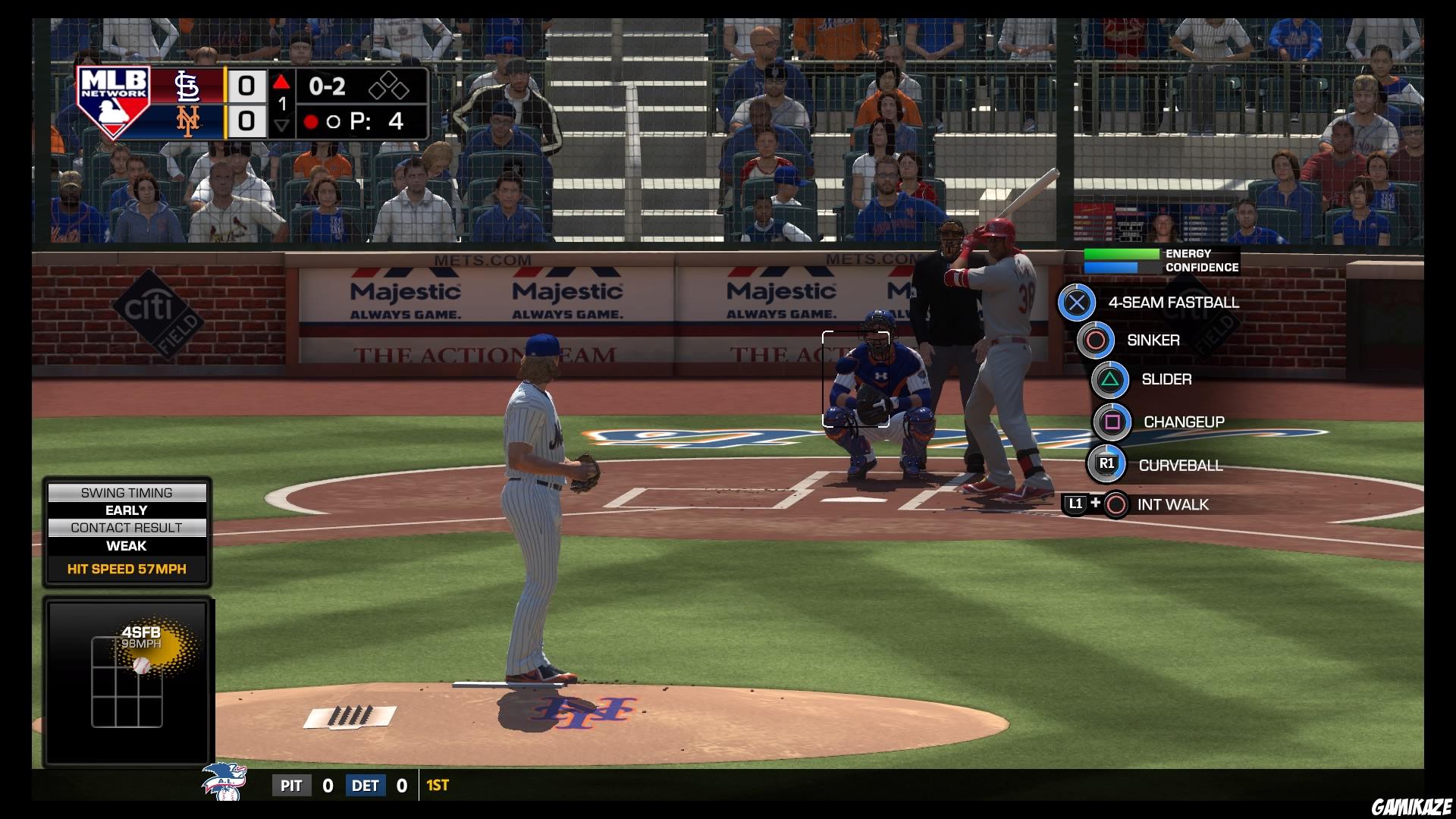The width and height of the screenshot is (1456, 819).
Task: Click the 1ST inning indicator
Action: [435, 786]
